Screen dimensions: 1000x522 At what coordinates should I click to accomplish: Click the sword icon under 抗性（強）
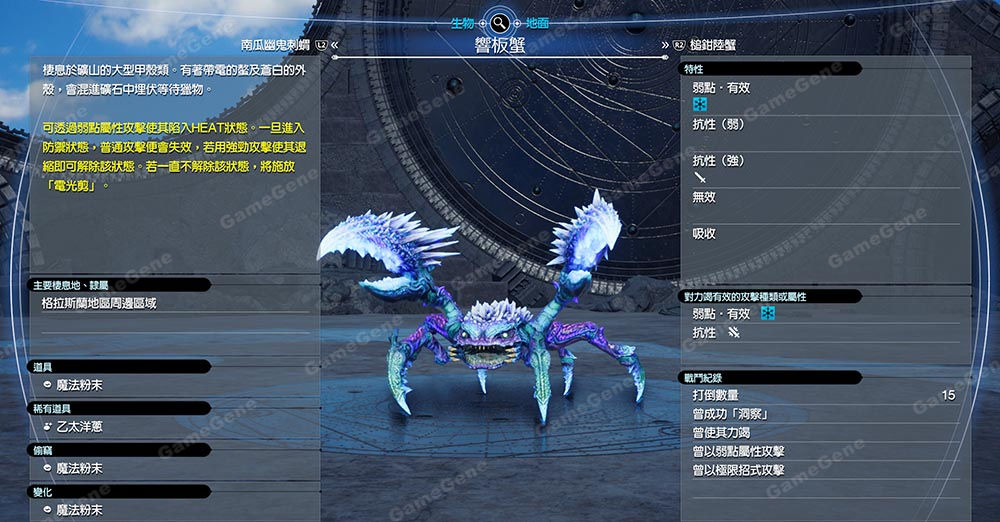point(700,178)
